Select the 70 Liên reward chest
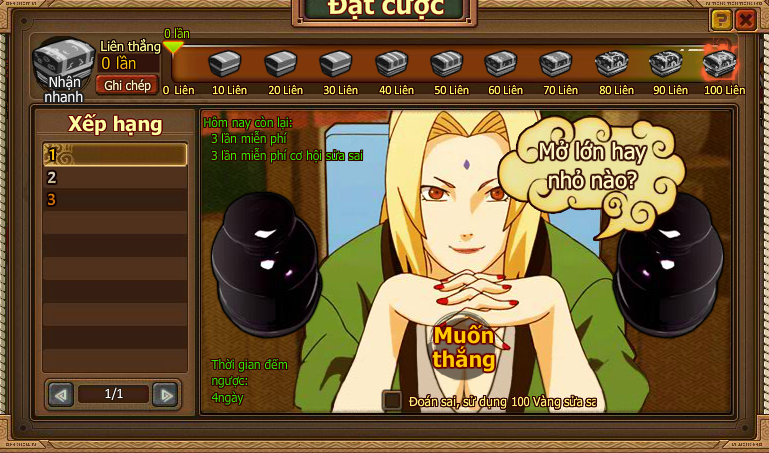 tap(555, 64)
